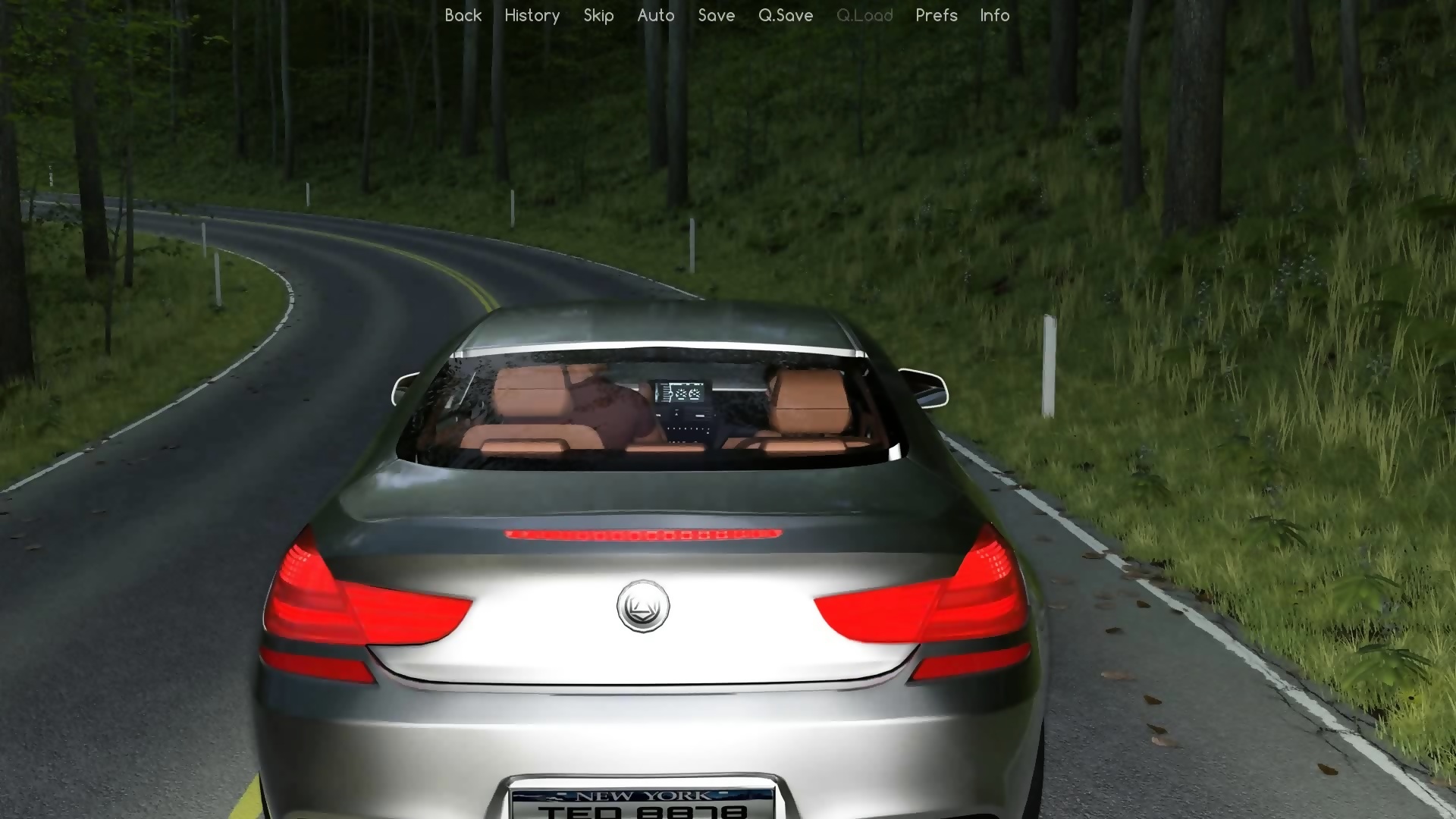The height and width of the screenshot is (819, 1456).
Task: Open the History log
Action: point(532,15)
